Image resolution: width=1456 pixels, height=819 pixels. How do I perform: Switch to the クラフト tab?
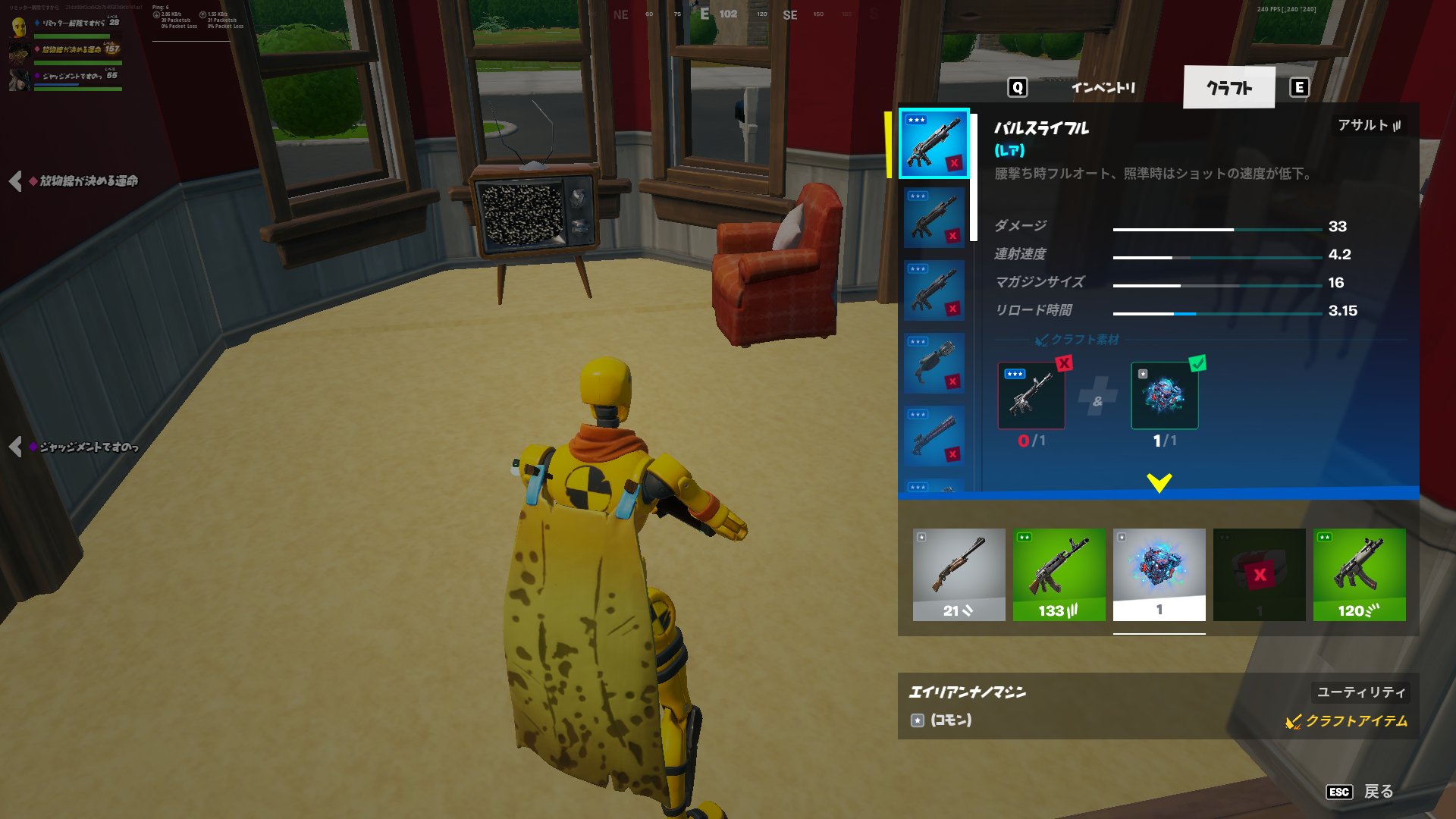pos(1228,88)
